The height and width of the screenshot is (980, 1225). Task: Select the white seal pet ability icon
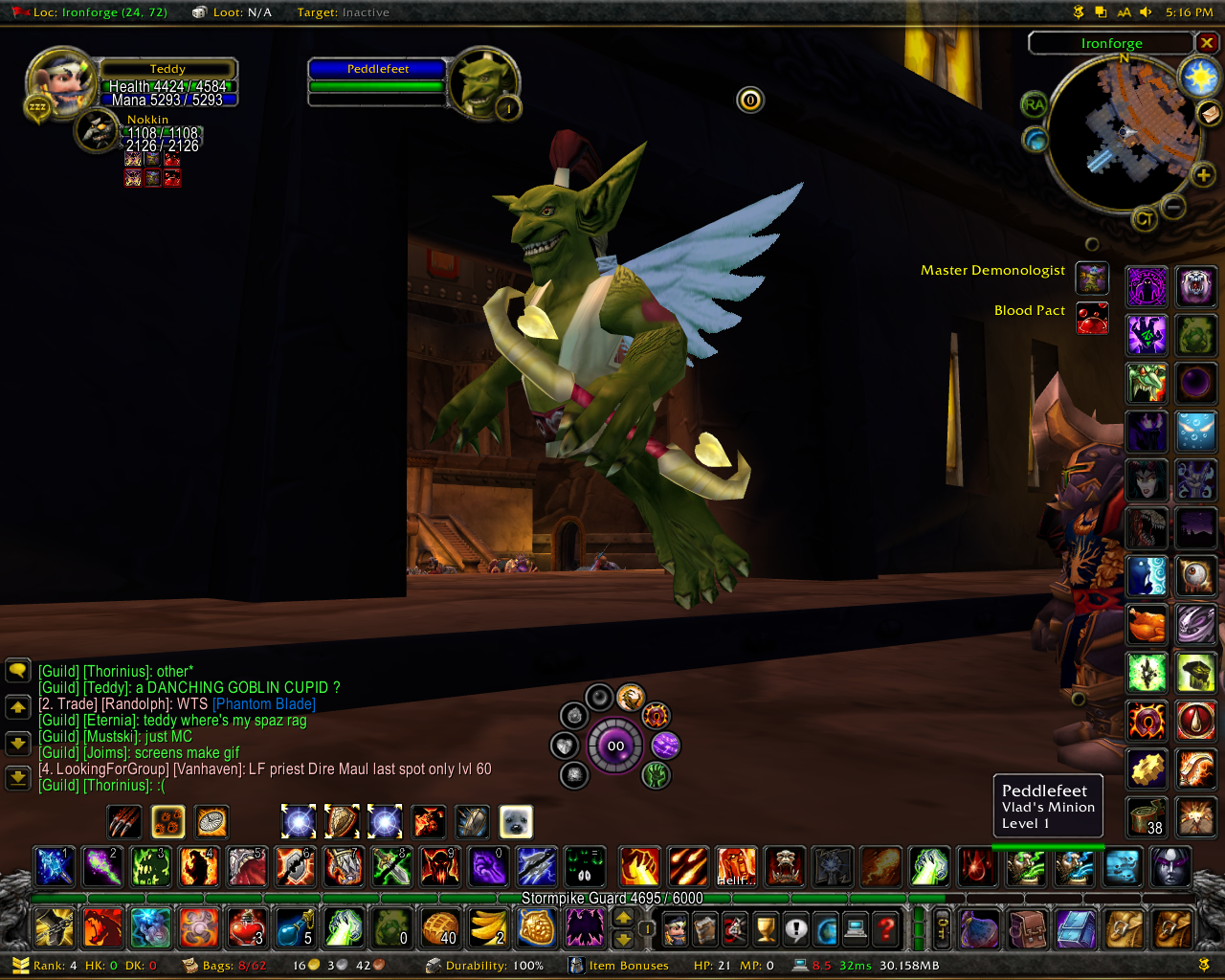(516, 821)
